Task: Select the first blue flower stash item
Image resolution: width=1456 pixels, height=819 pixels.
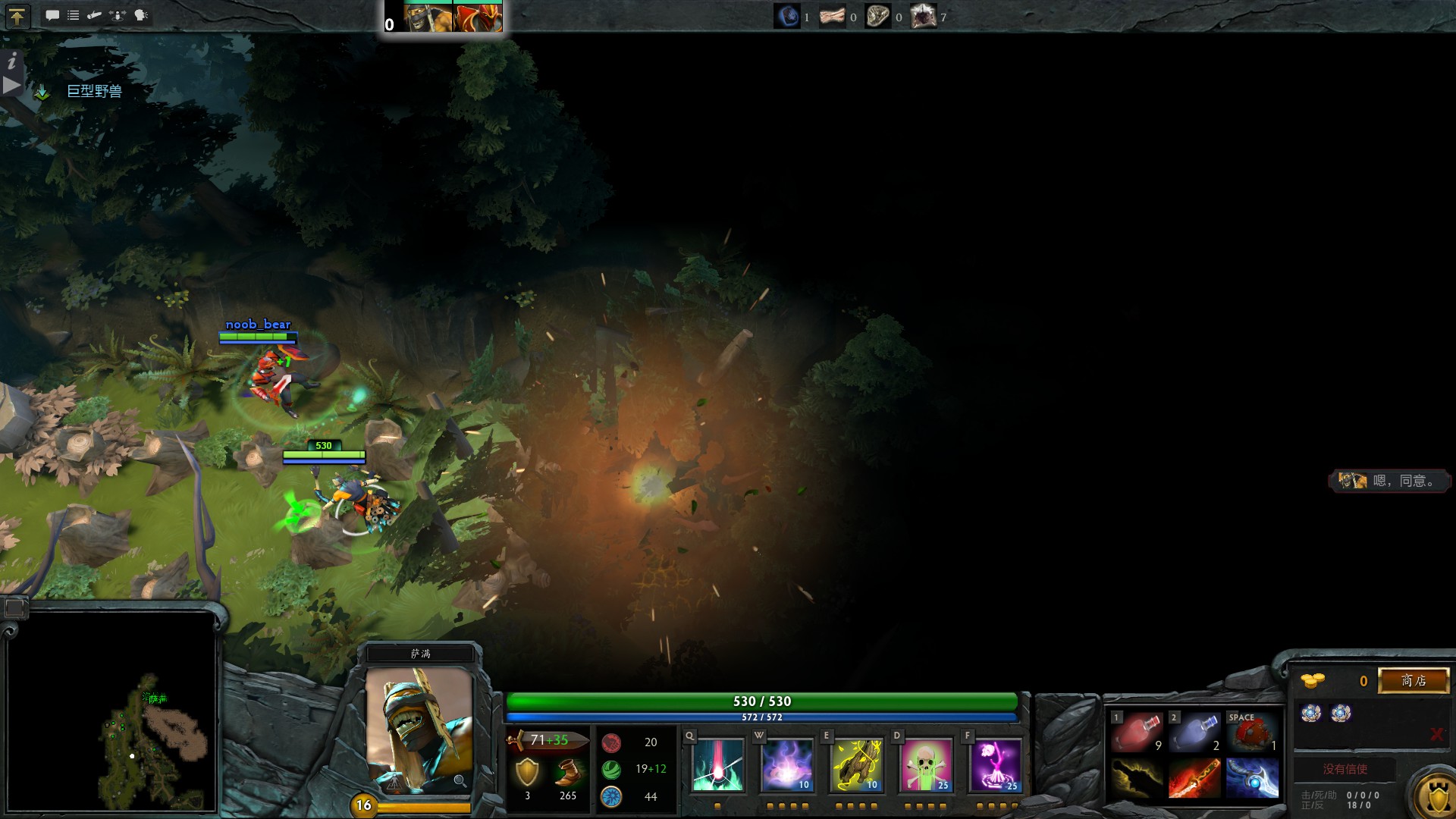Action: click(1310, 713)
